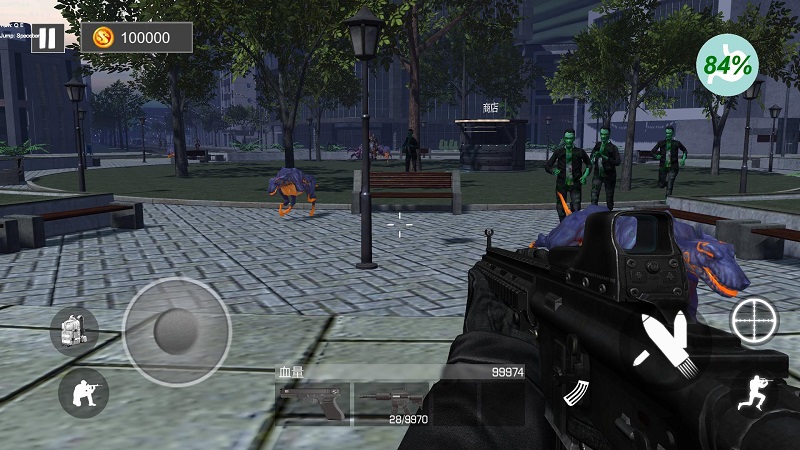Viewport: 800px width, 450px height.
Task: Click the gold coin balance icon
Action: coord(104,38)
